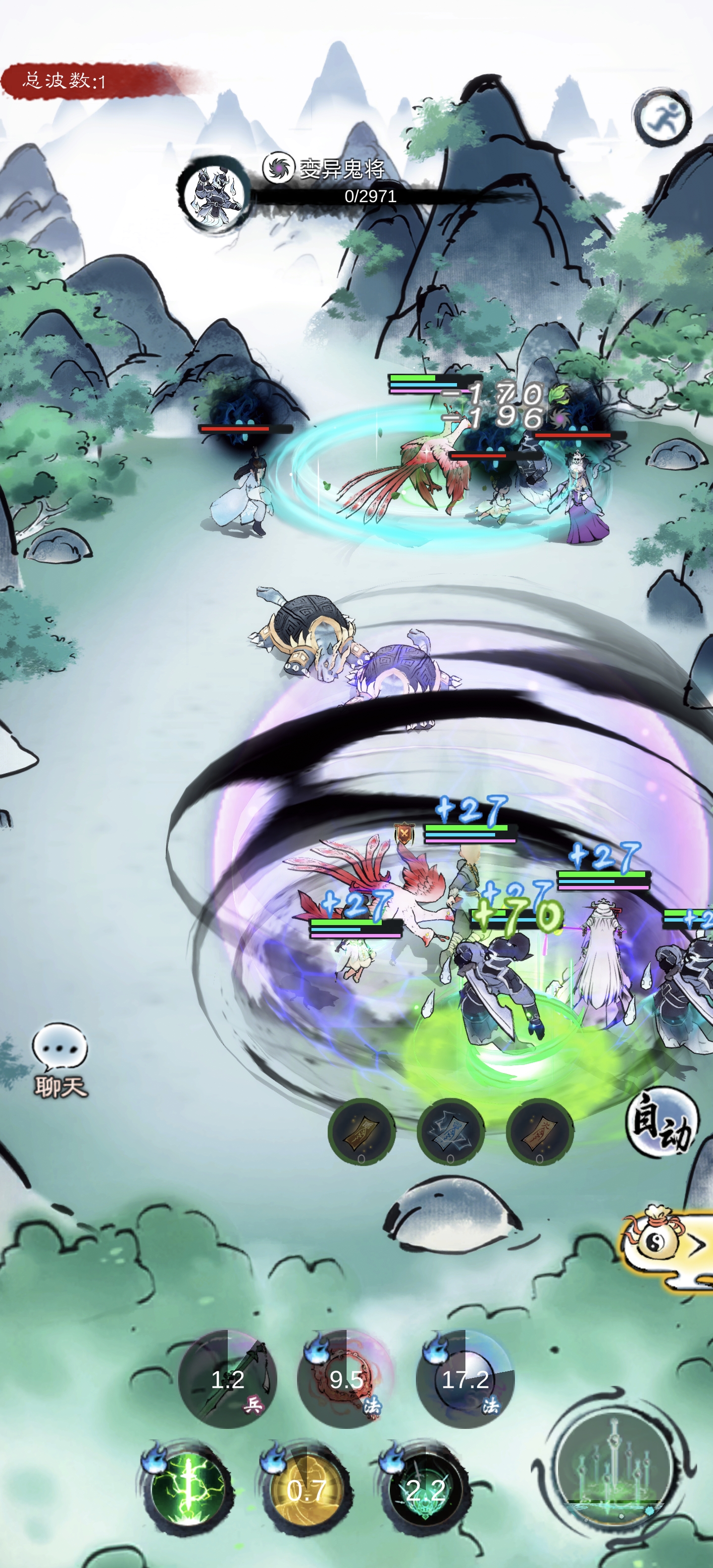Activate the green spear 兵 skill
The width and height of the screenshot is (713, 1568).
[x=228, y=1379]
